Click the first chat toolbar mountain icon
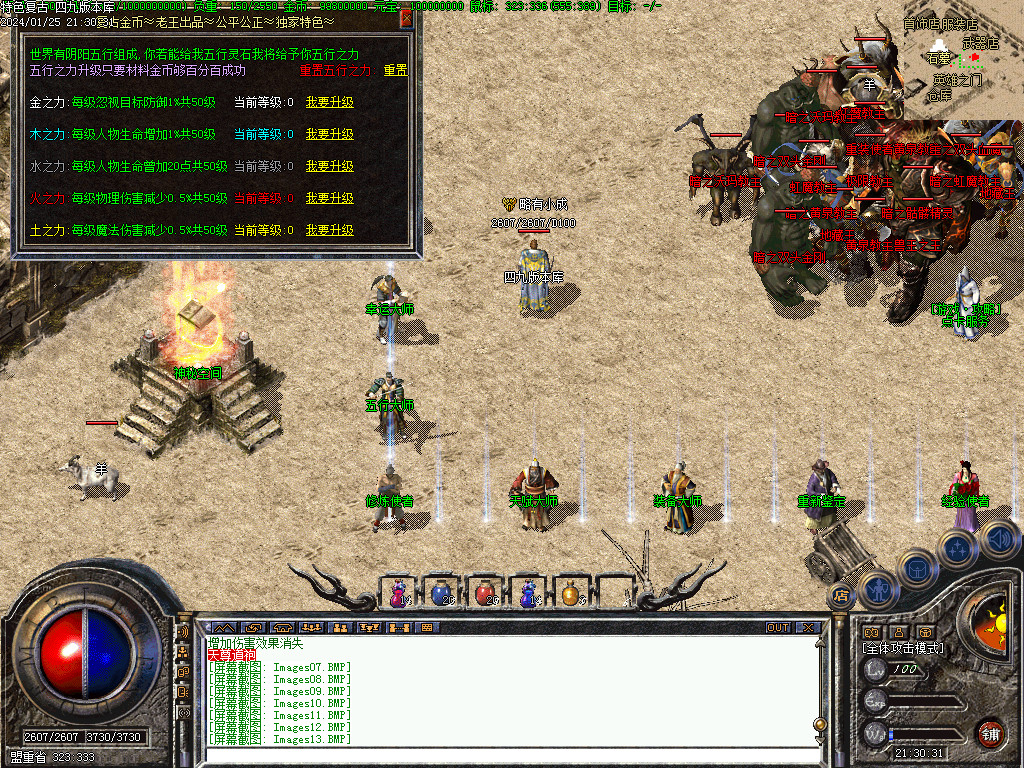This screenshot has width=1024, height=768. point(222,628)
